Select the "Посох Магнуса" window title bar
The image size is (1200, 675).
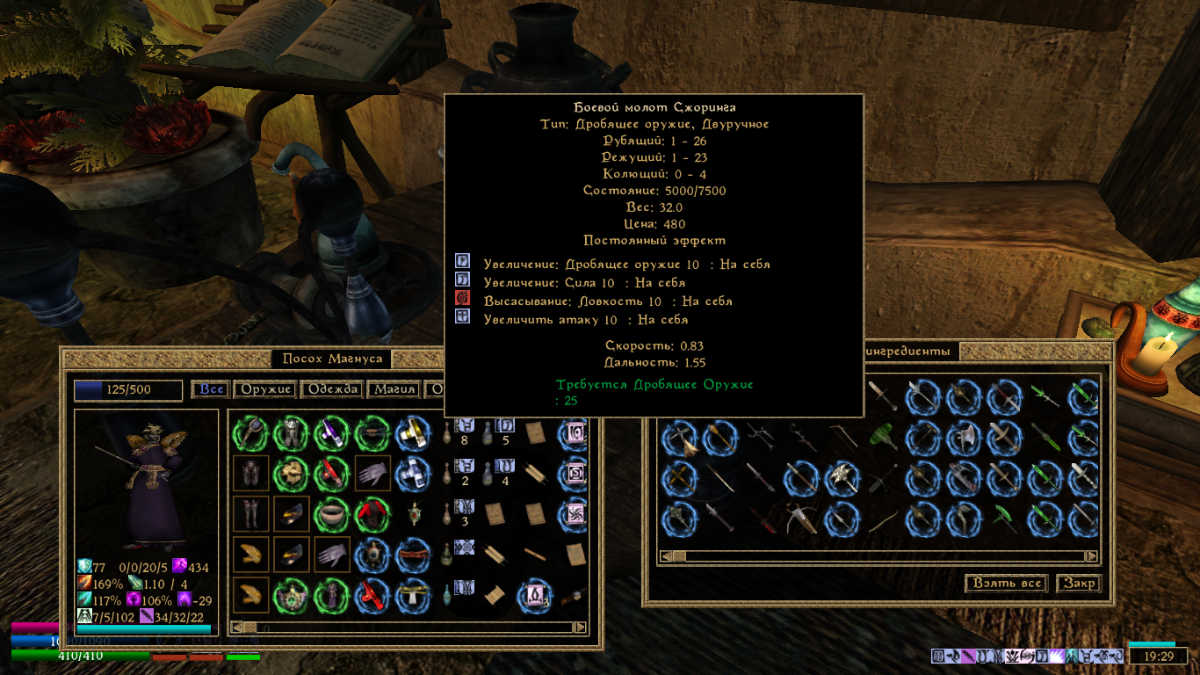tap(332, 359)
